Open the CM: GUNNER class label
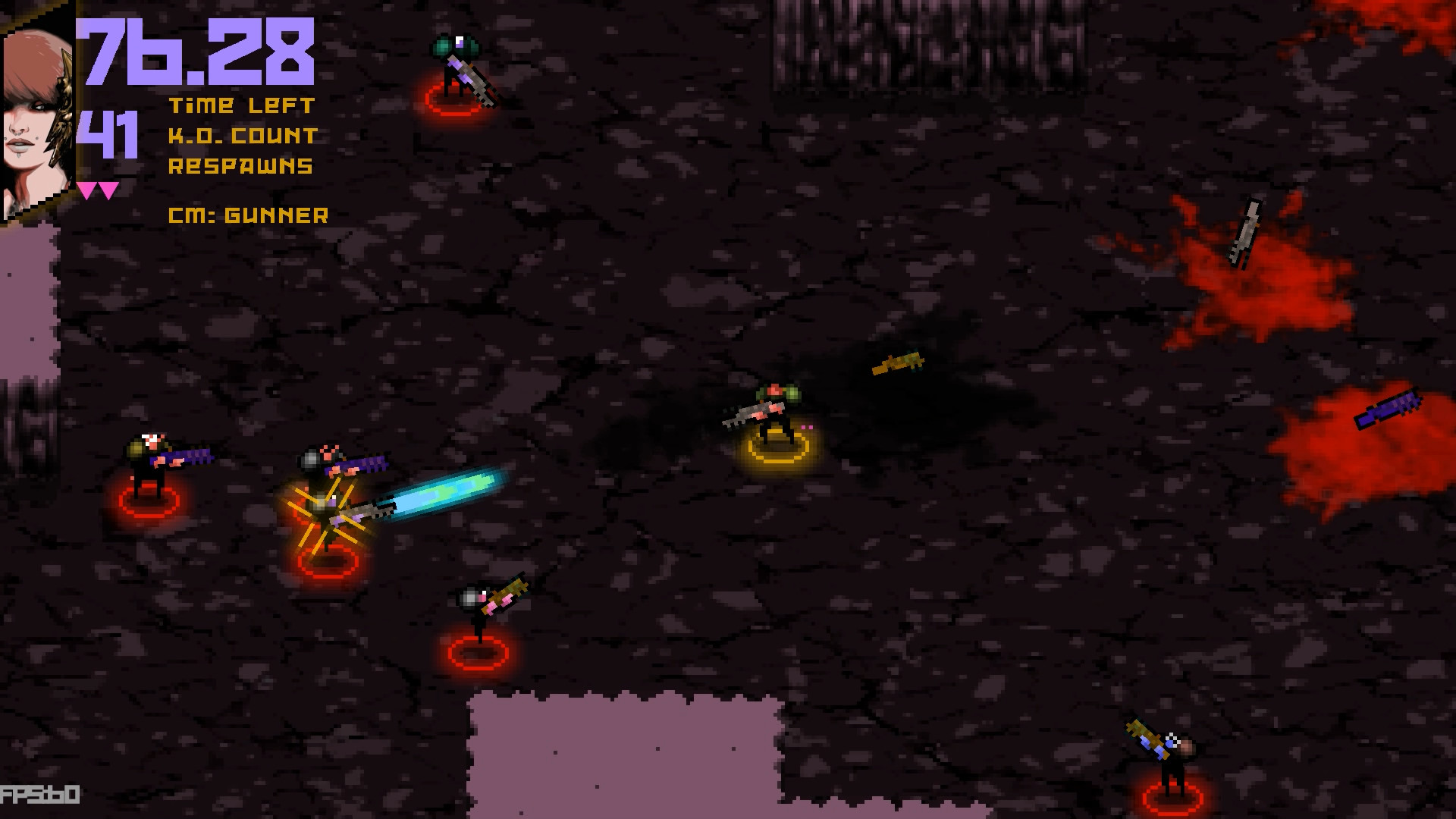The width and height of the screenshot is (1456, 819). click(248, 216)
